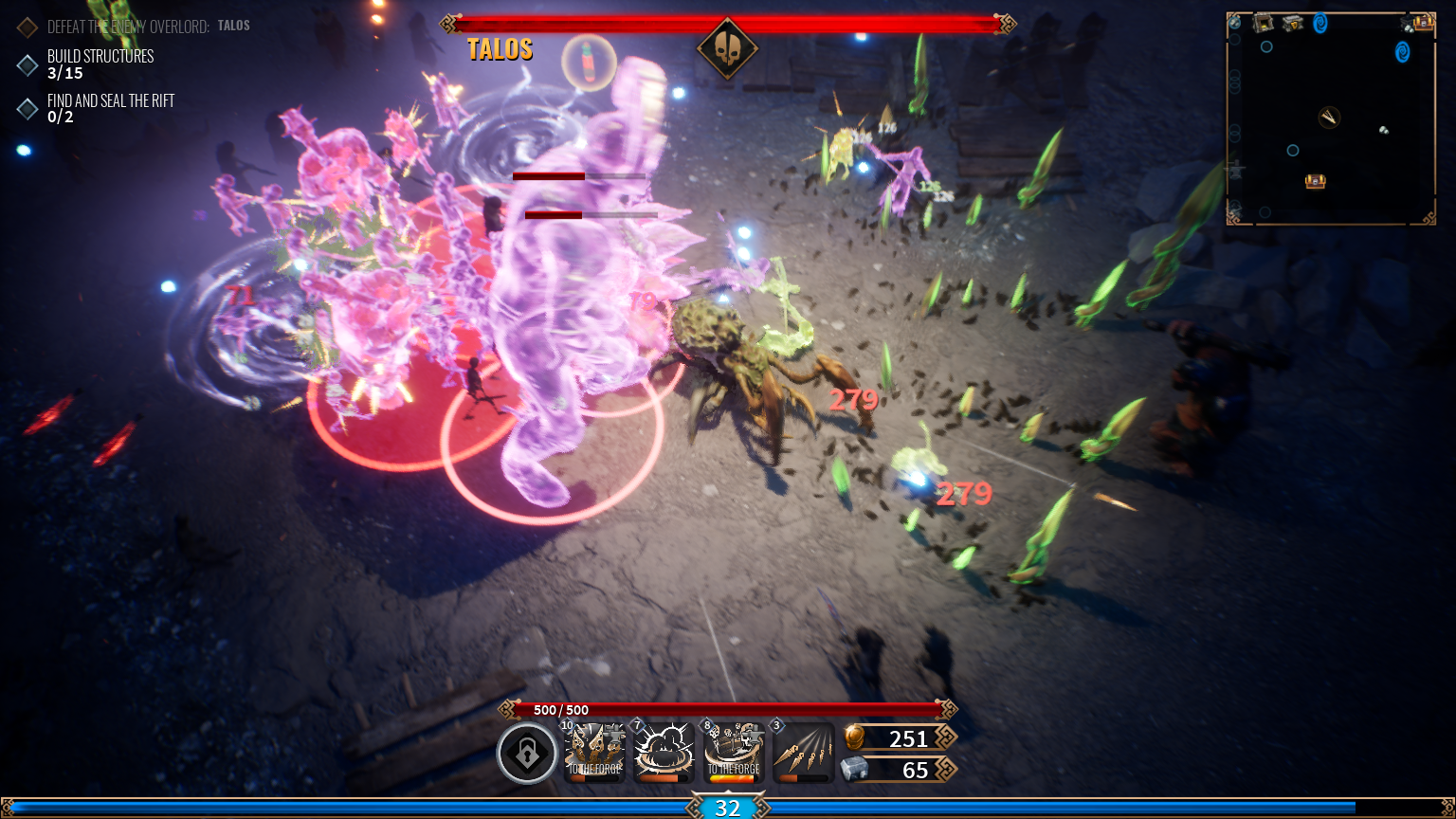Image resolution: width=1456 pixels, height=819 pixels.
Task: Cast the spike volley ability costing 3
Action: [x=803, y=754]
